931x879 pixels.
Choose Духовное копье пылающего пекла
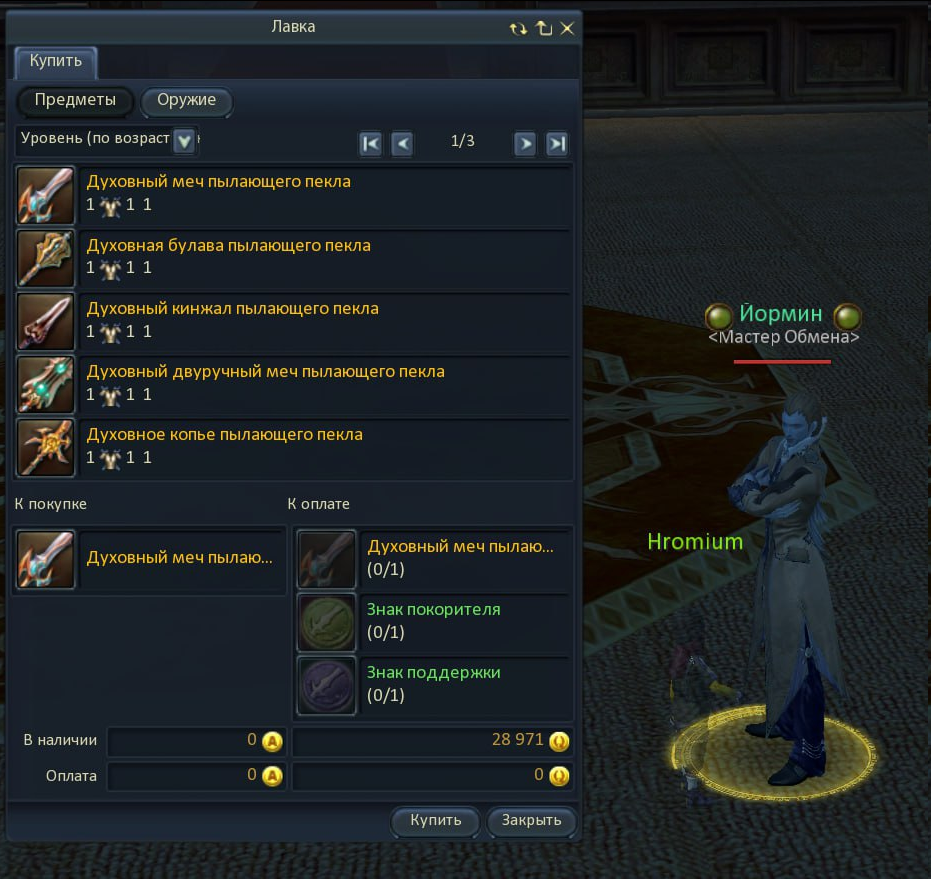click(x=225, y=434)
